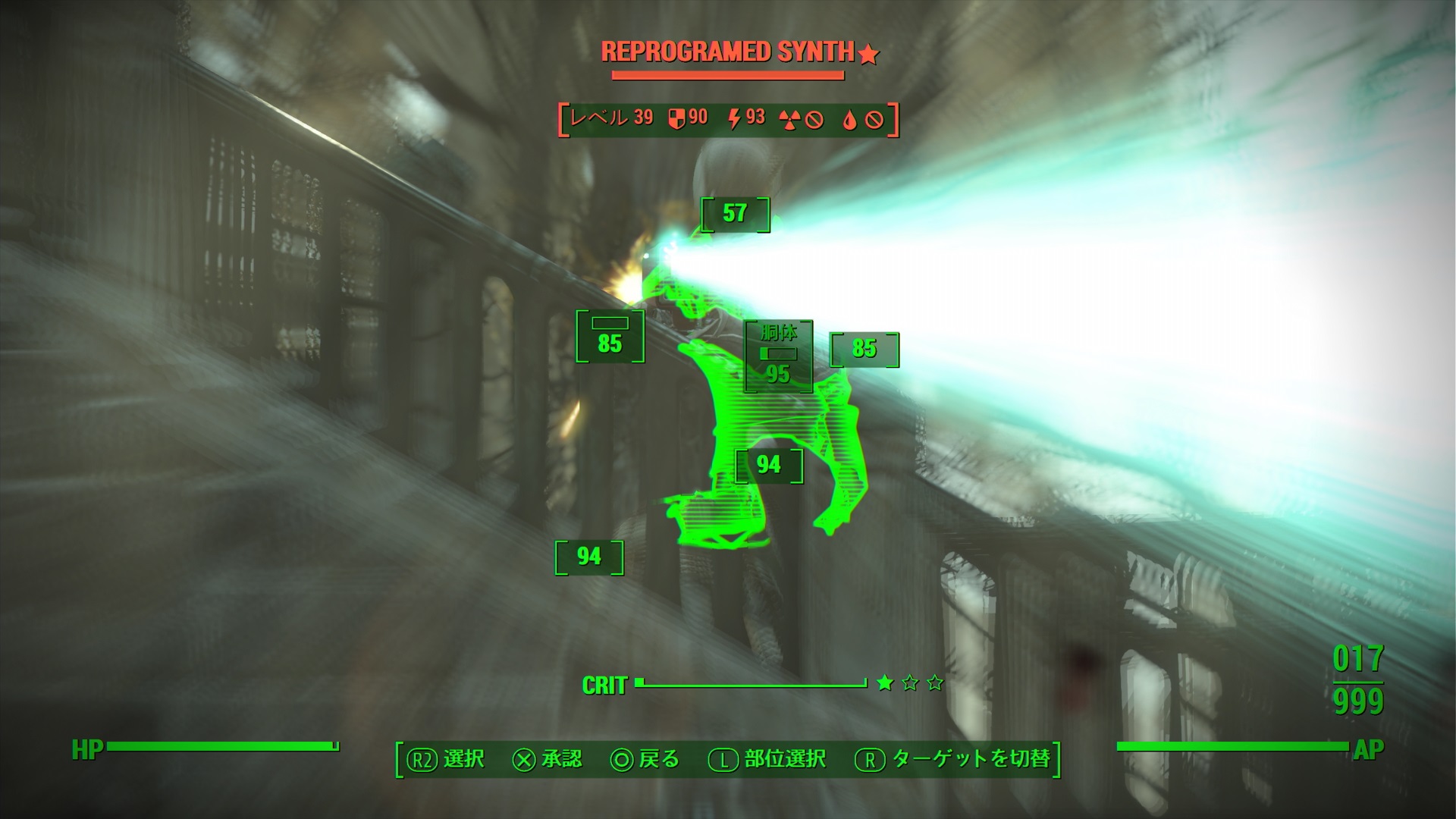This screenshot has height=819, width=1456.
Task: Target the left leg at 94 percent
Action: [588, 557]
